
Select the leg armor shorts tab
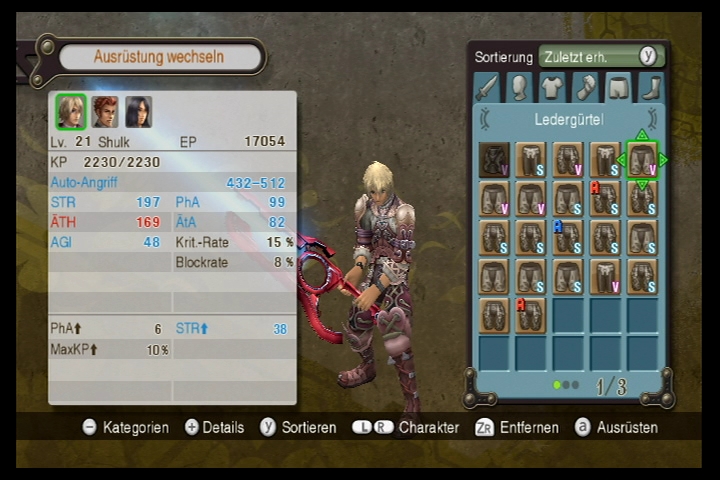pos(618,88)
